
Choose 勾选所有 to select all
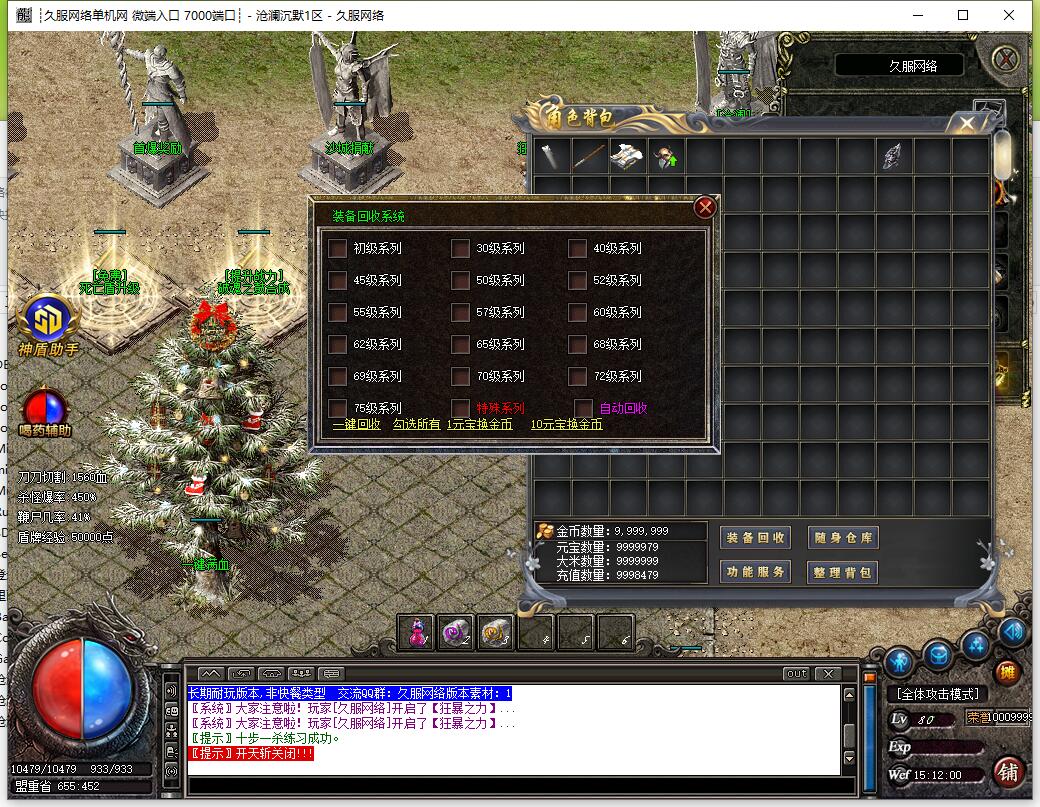[x=416, y=424]
